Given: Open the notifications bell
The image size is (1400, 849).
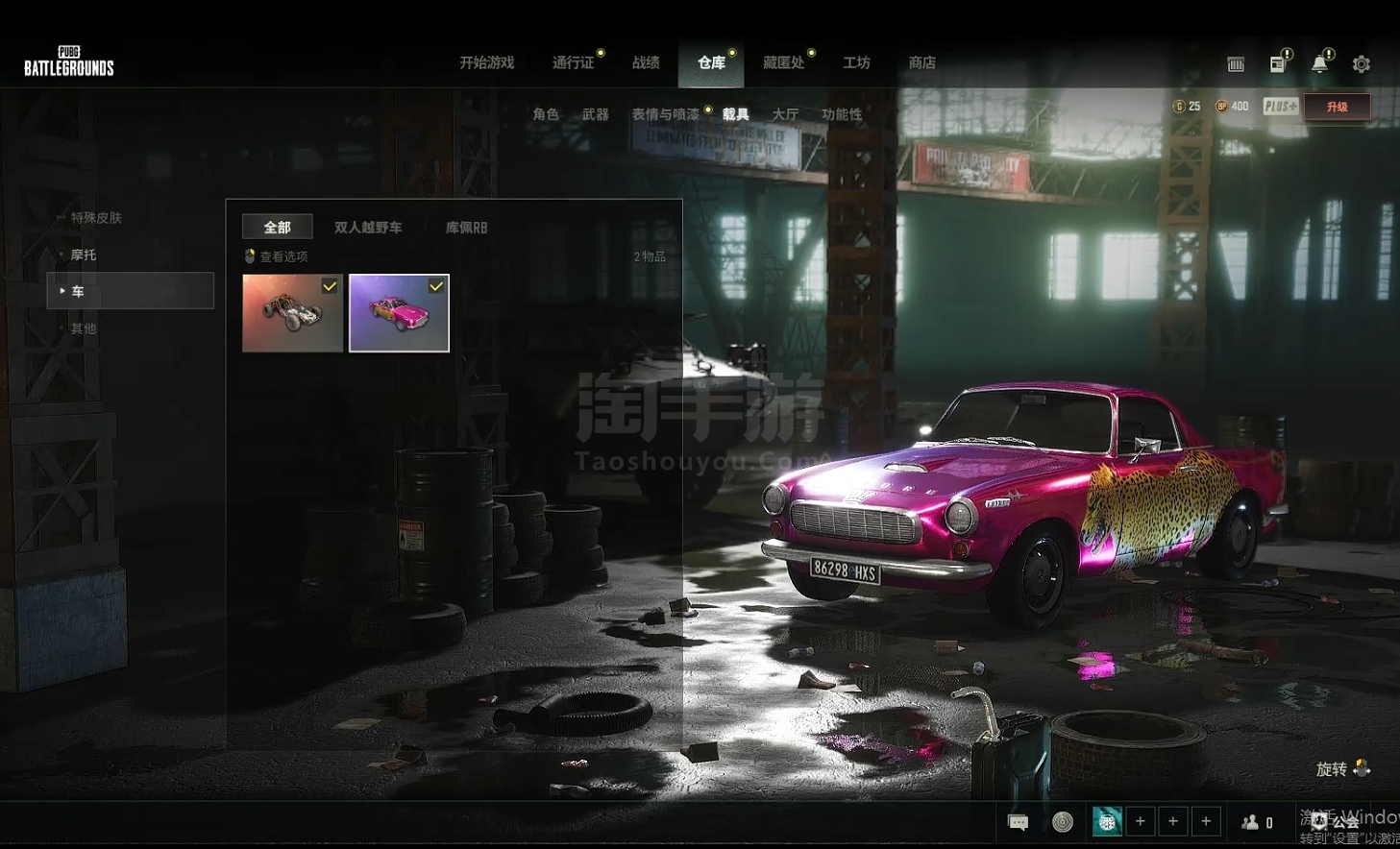Looking at the screenshot, I should pyautogui.click(x=1319, y=64).
